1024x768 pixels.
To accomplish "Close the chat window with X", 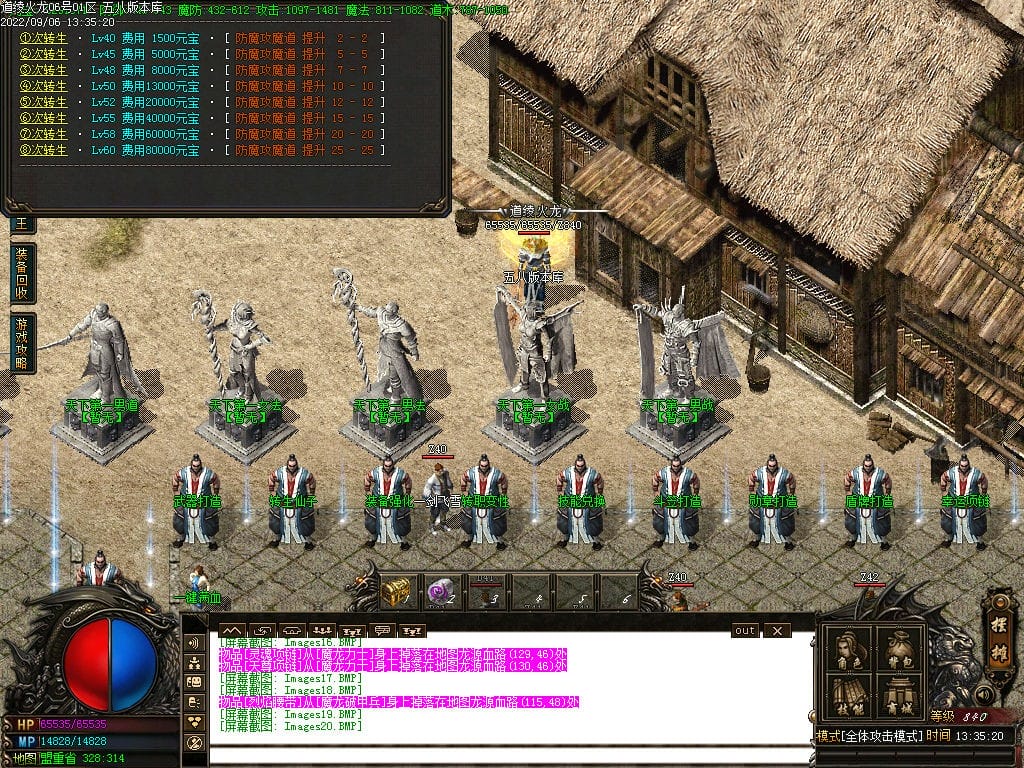I will 775,631.
